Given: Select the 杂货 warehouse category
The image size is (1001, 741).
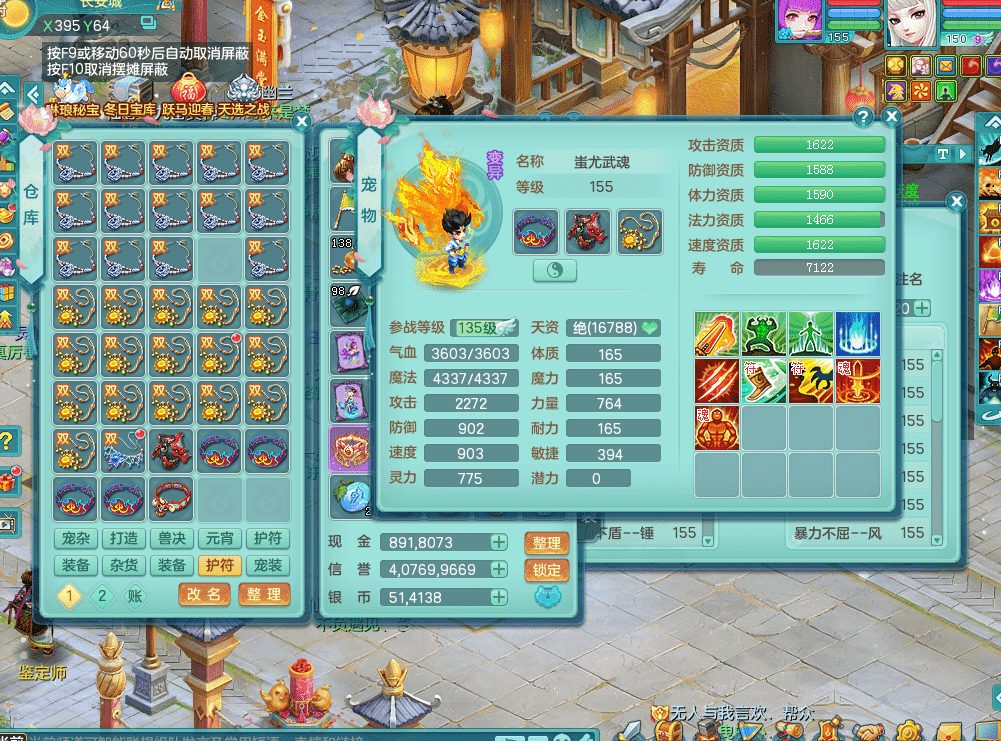Looking at the screenshot, I should pyautogui.click(x=124, y=565).
